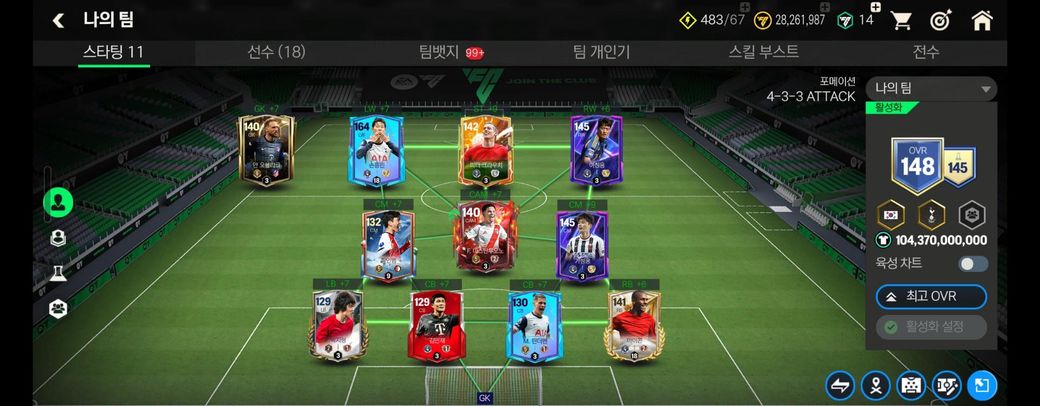Open the target objectives icon

pyautogui.click(x=941, y=20)
